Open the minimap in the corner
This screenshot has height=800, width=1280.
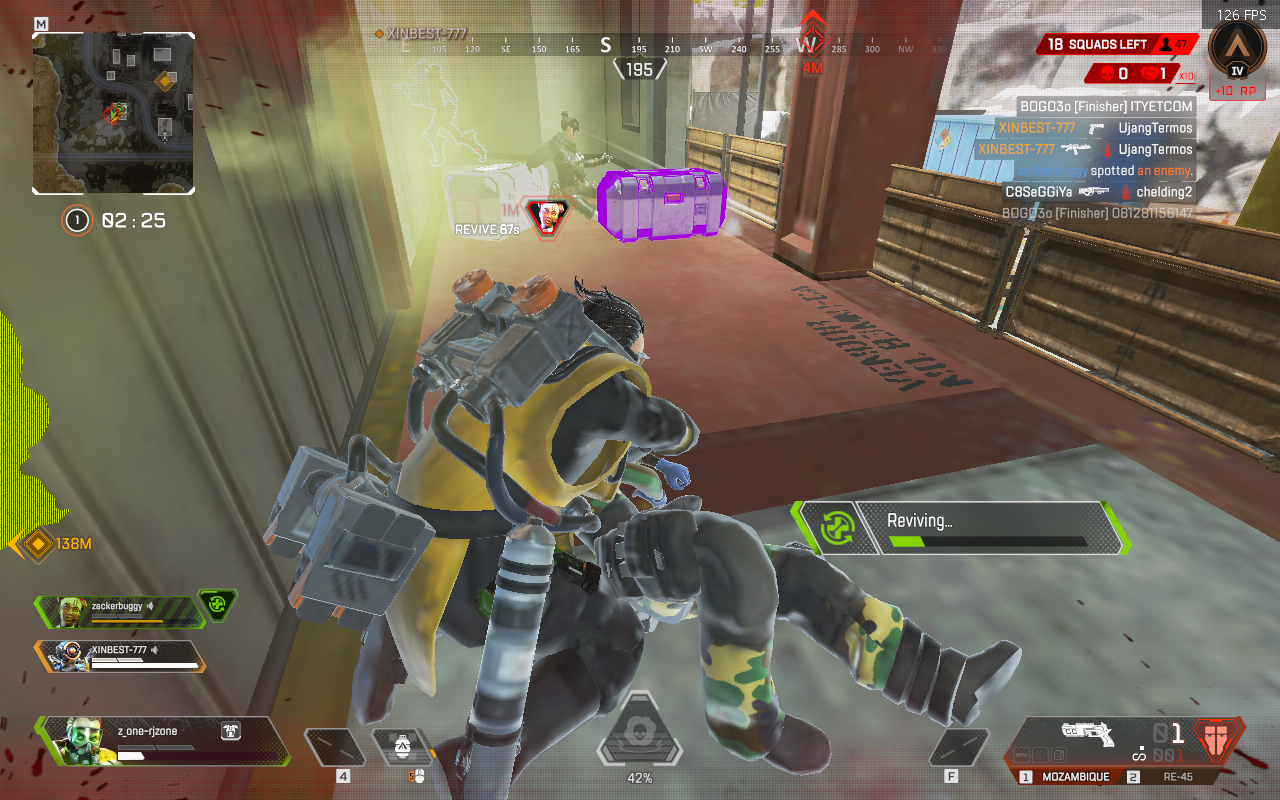113,113
